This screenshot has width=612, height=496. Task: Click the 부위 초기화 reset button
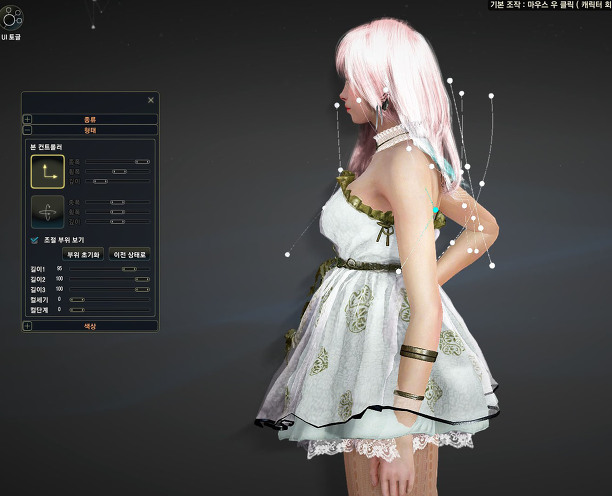click(x=84, y=254)
